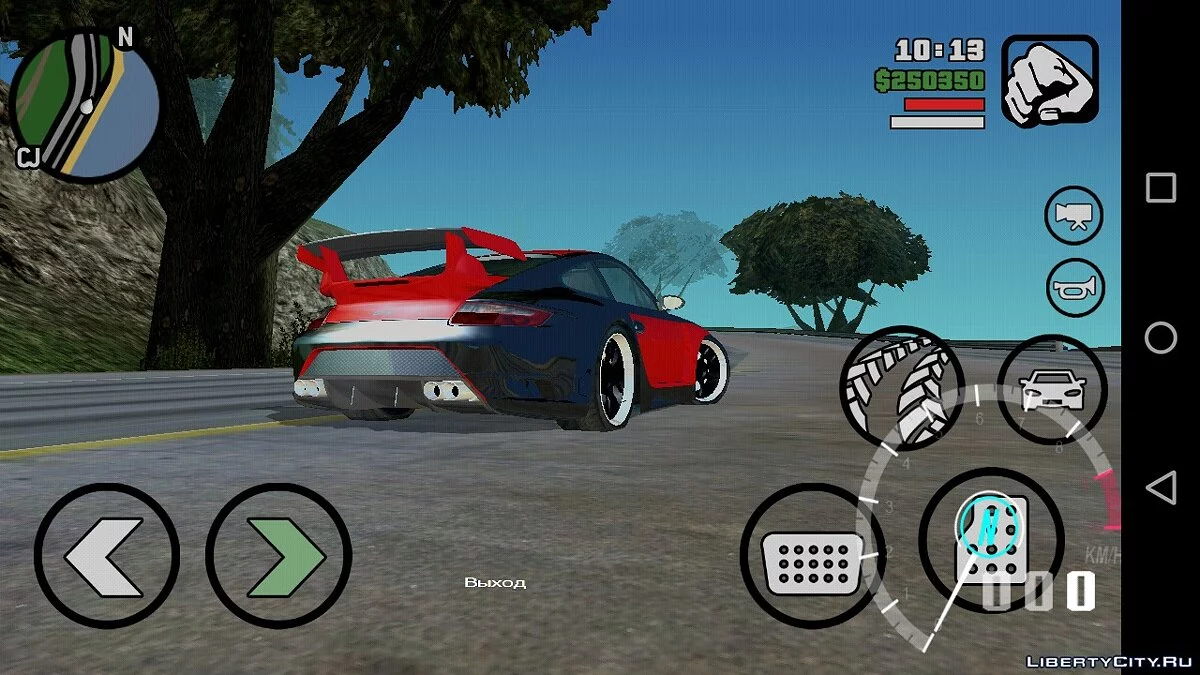Tap the fist weapon icon

click(x=1049, y=82)
